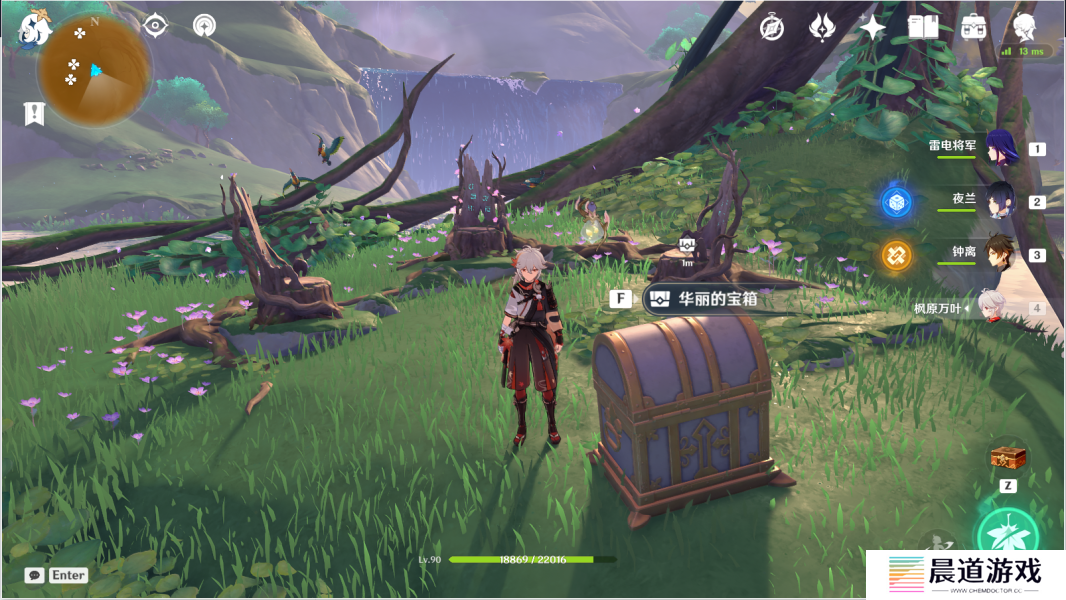Click the blue dice icon beside 夜兰
This screenshot has height=600, width=1066.
pos(896,202)
